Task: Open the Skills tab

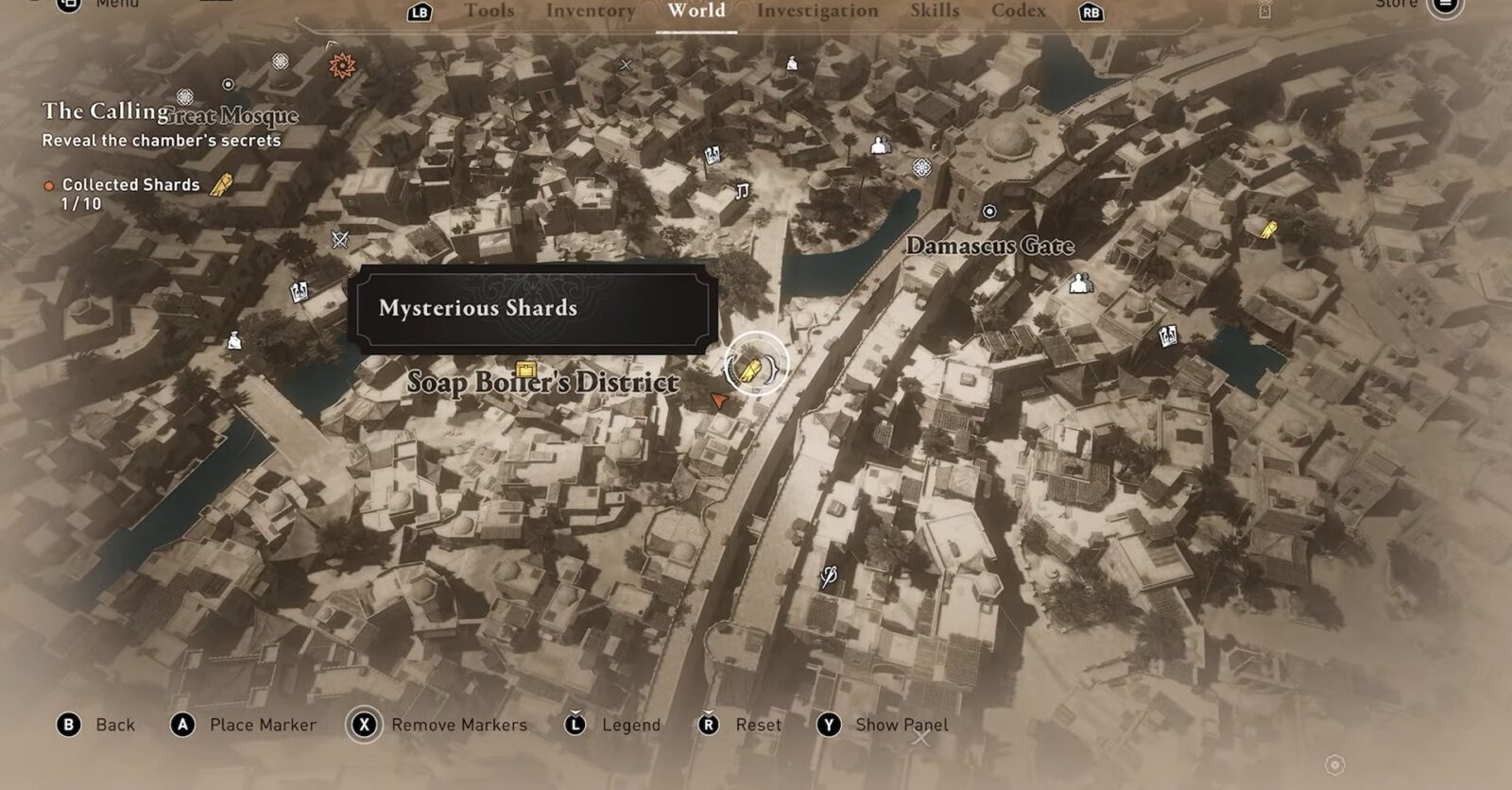Action: tap(934, 11)
